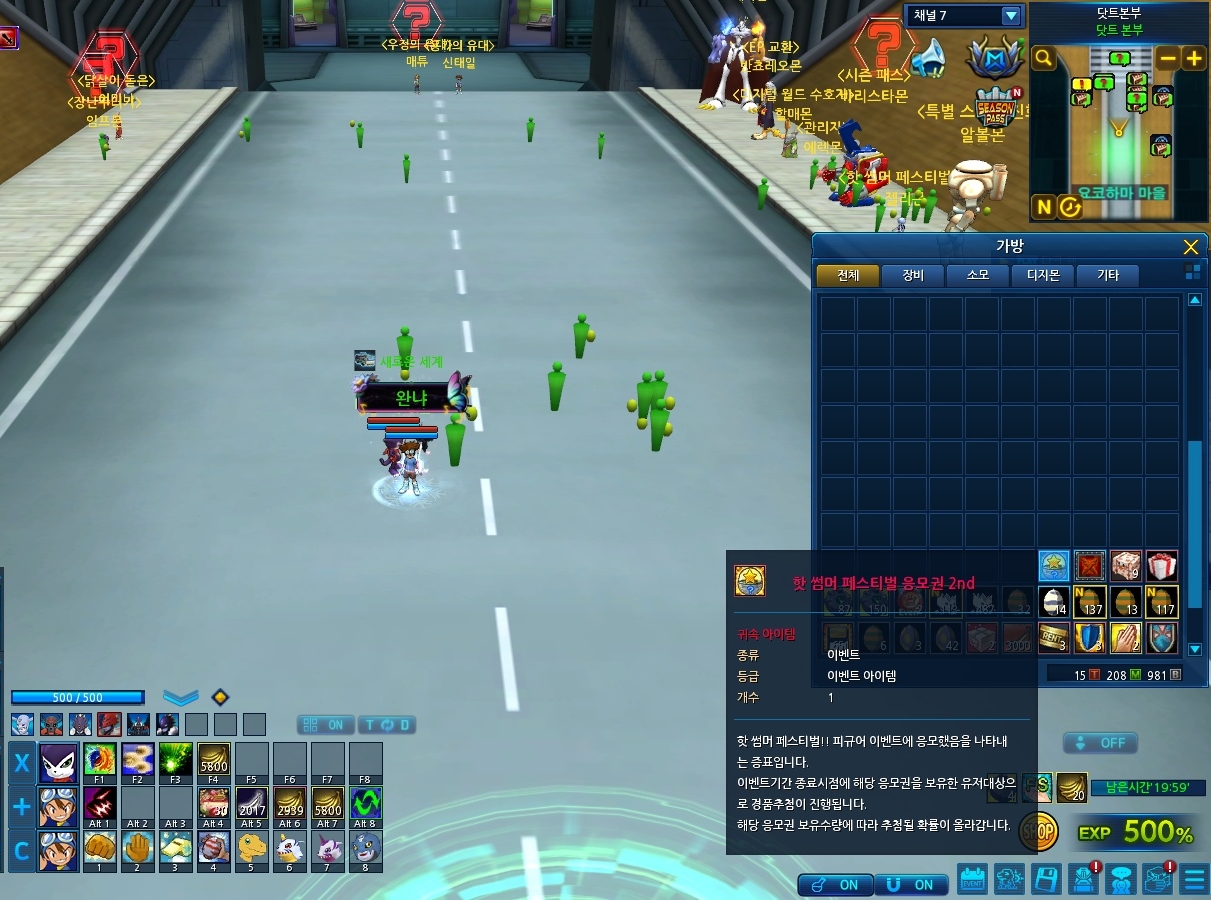
Task: Activate the F3 green burst skill
Action: pos(175,762)
